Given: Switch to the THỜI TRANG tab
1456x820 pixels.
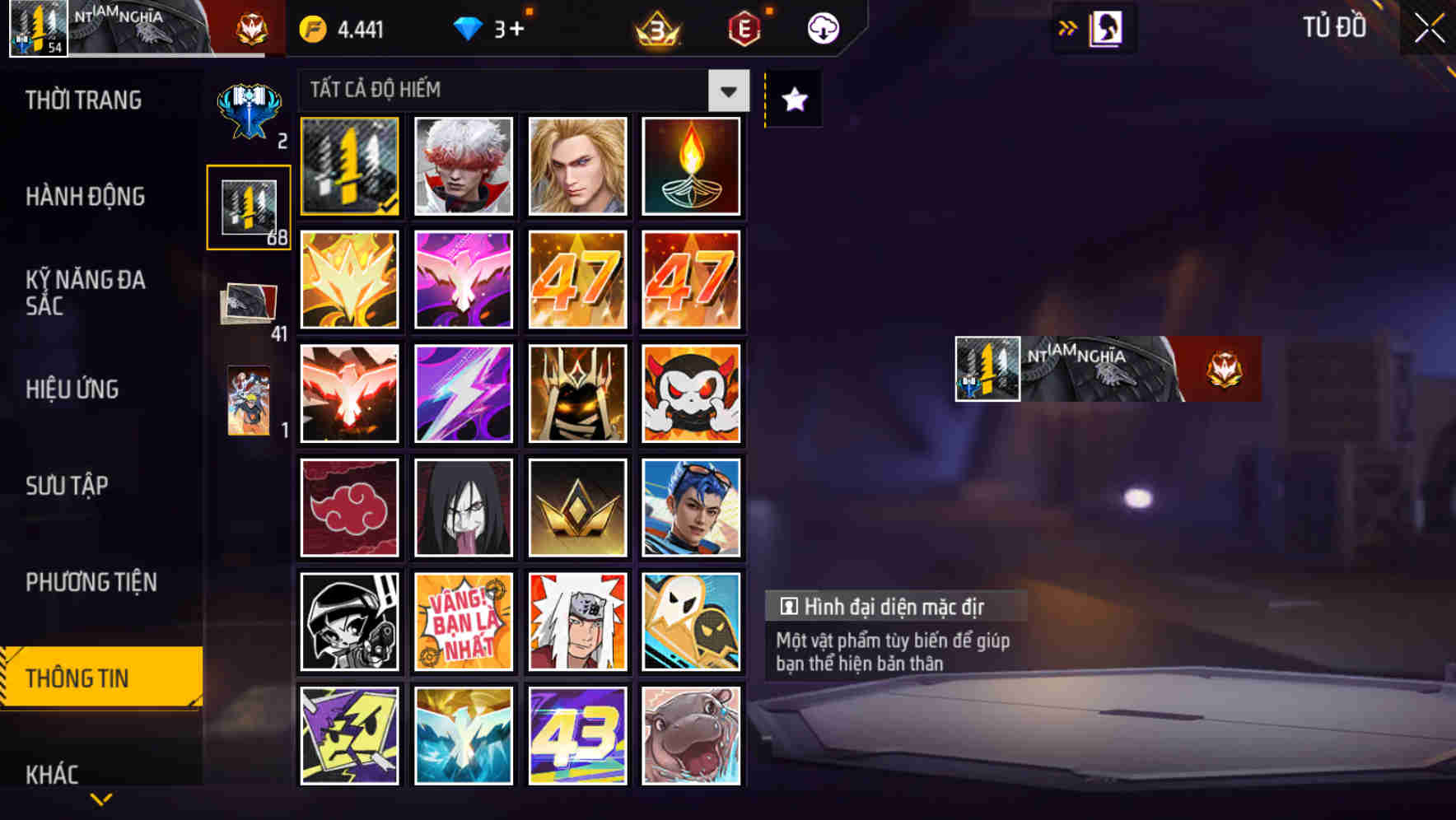Looking at the screenshot, I should (x=82, y=100).
